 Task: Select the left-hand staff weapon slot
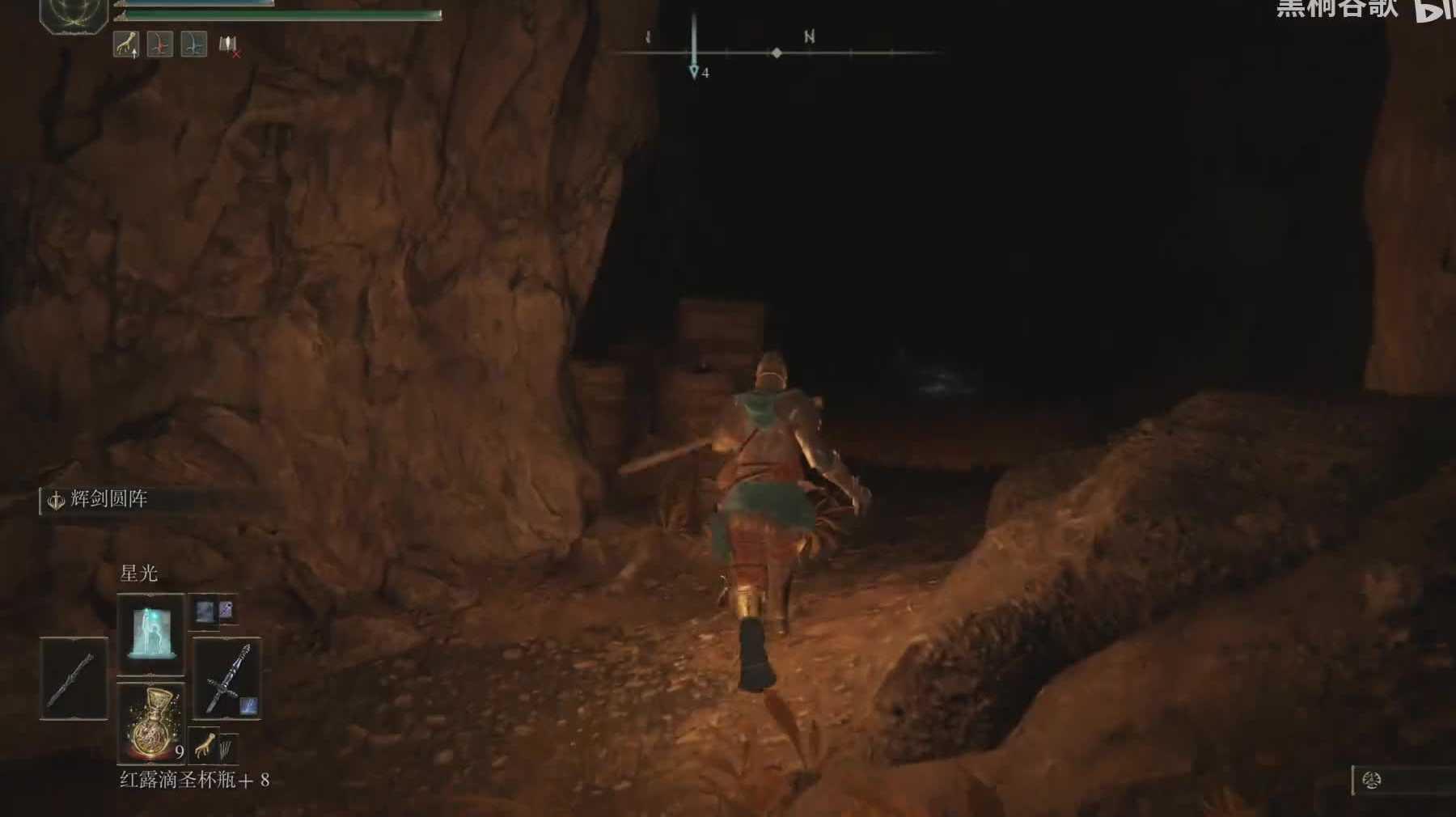click(x=74, y=678)
